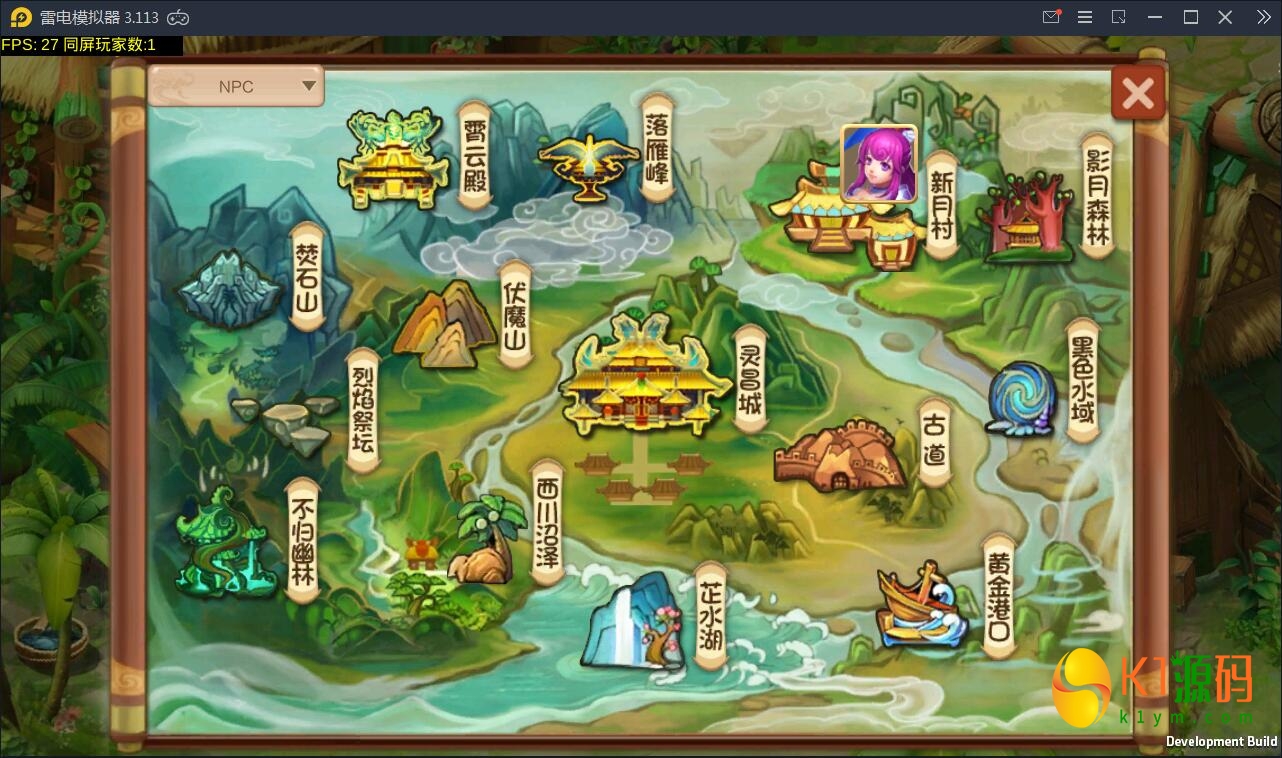The height and width of the screenshot is (758, 1282).
Task: Open the emulator hamburger menu
Action: [1084, 17]
